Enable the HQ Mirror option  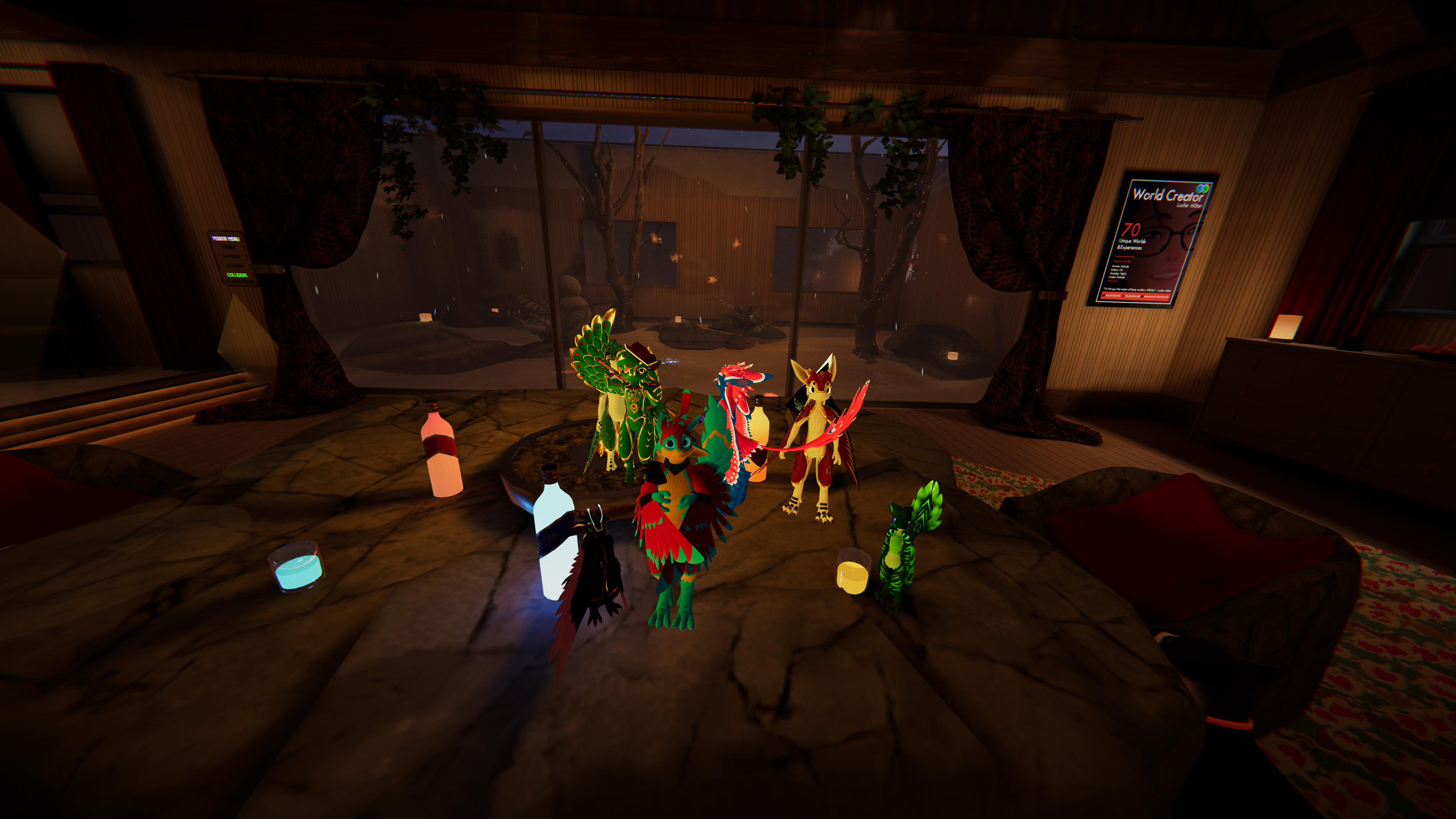coord(232,257)
